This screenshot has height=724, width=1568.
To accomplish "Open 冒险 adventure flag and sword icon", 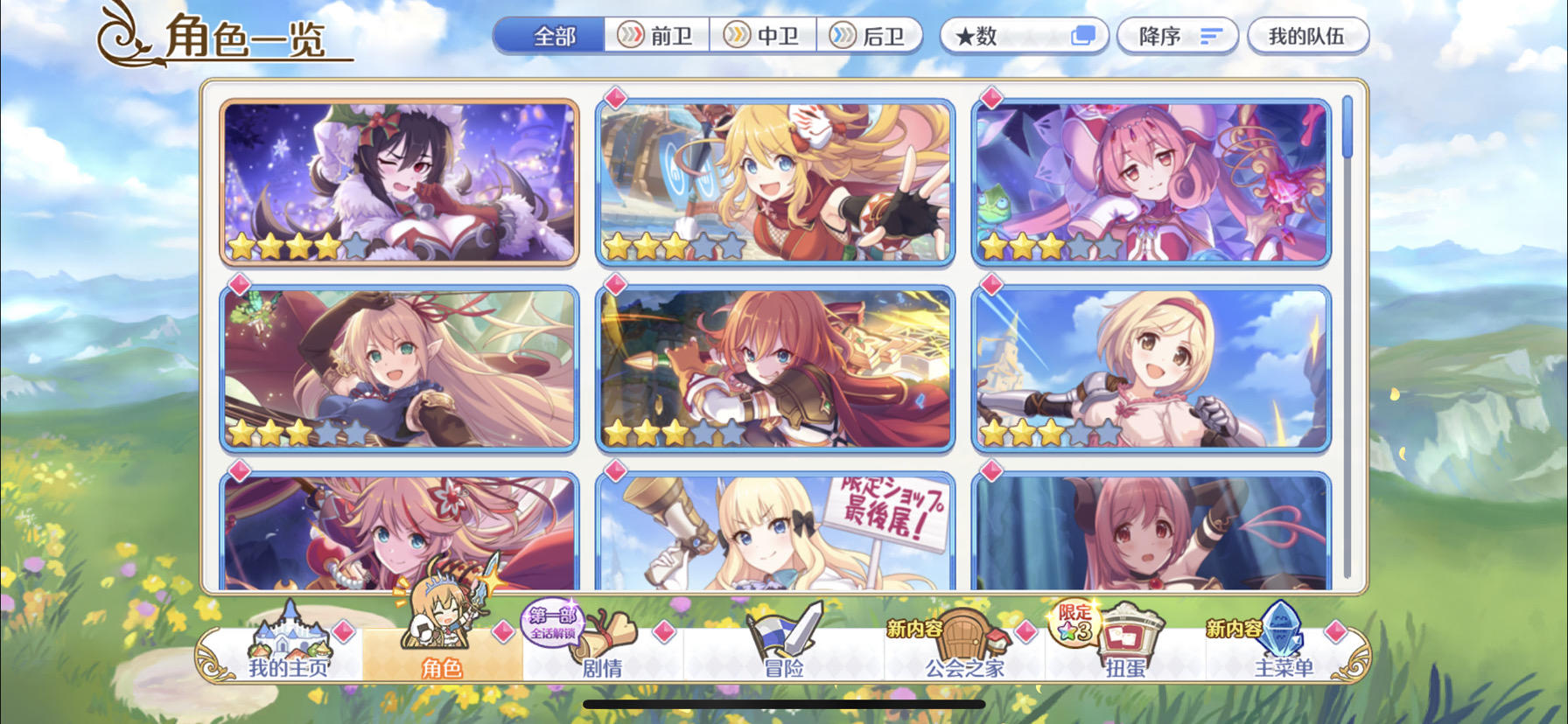I will [781, 637].
